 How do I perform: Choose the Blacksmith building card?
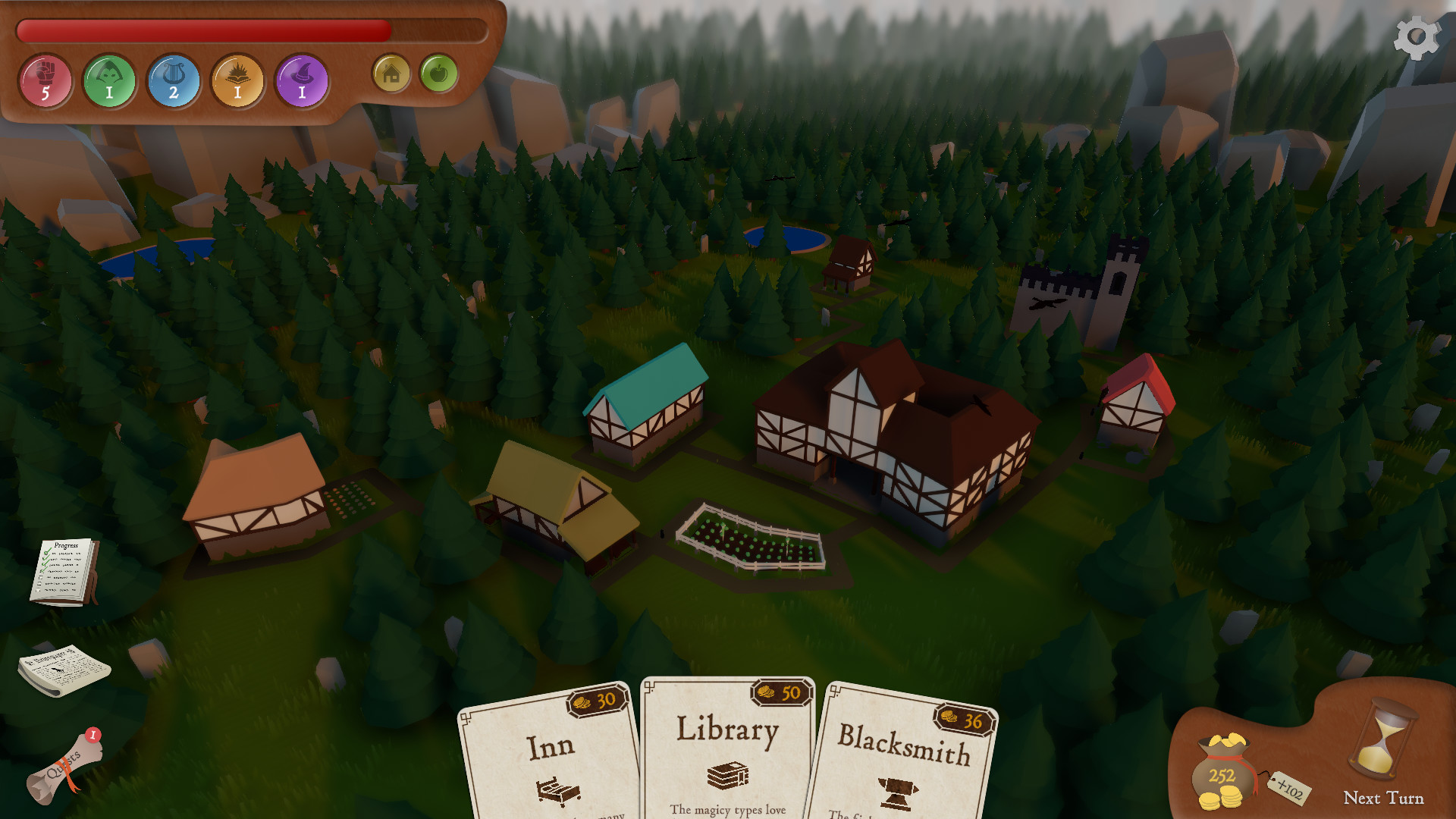pos(902,758)
